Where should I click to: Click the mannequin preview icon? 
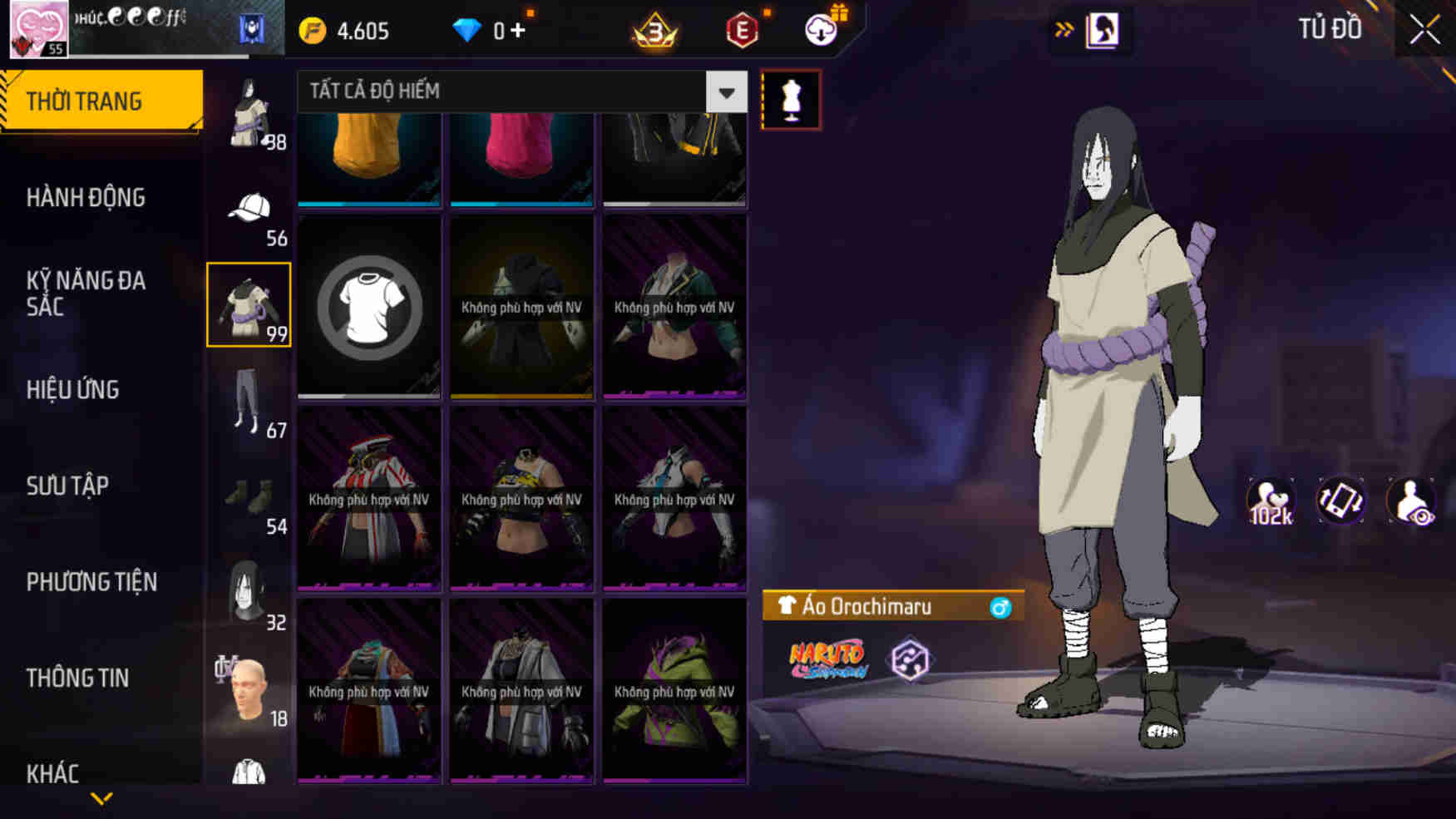[x=791, y=97]
